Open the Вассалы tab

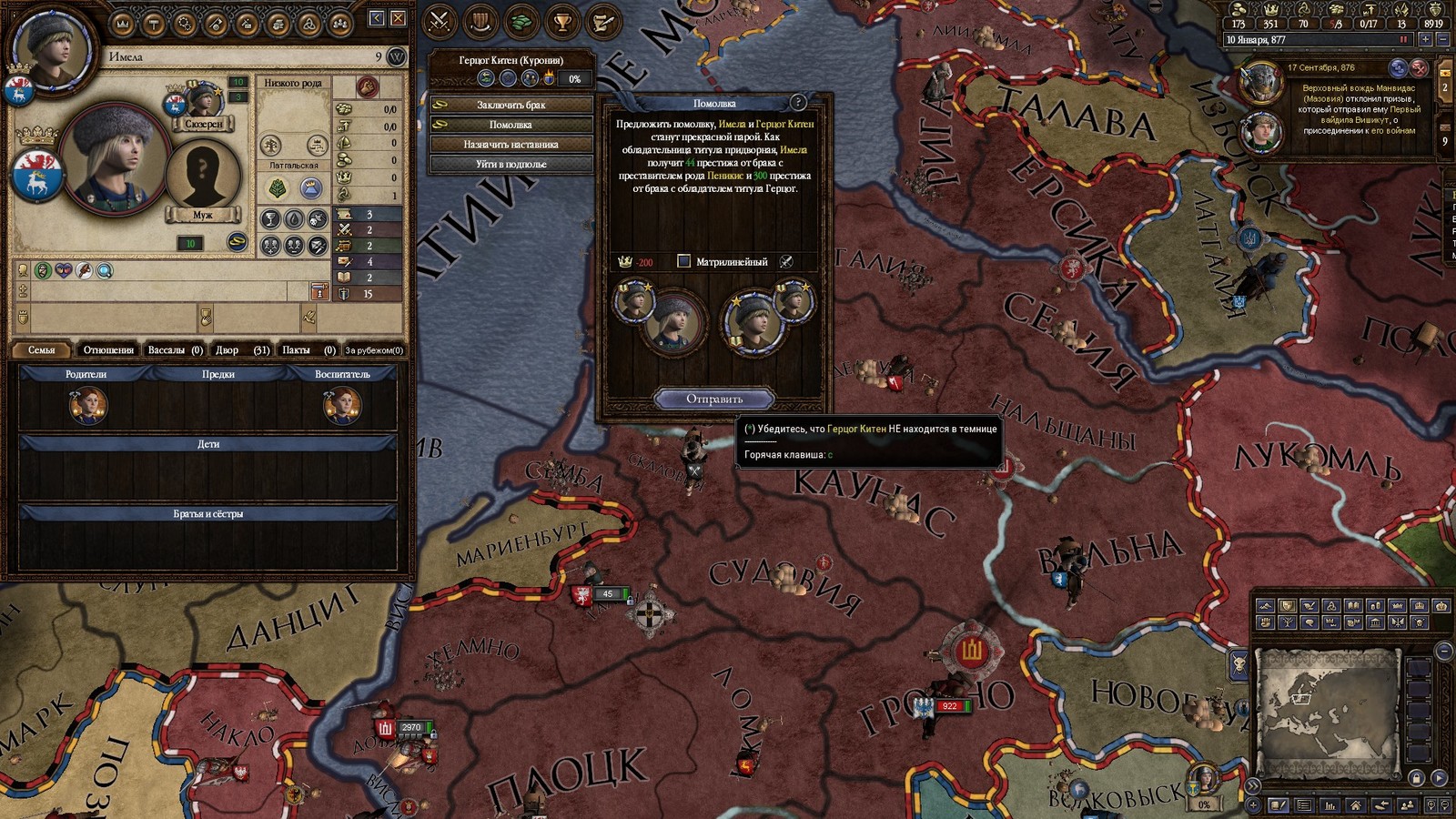tap(175, 350)
